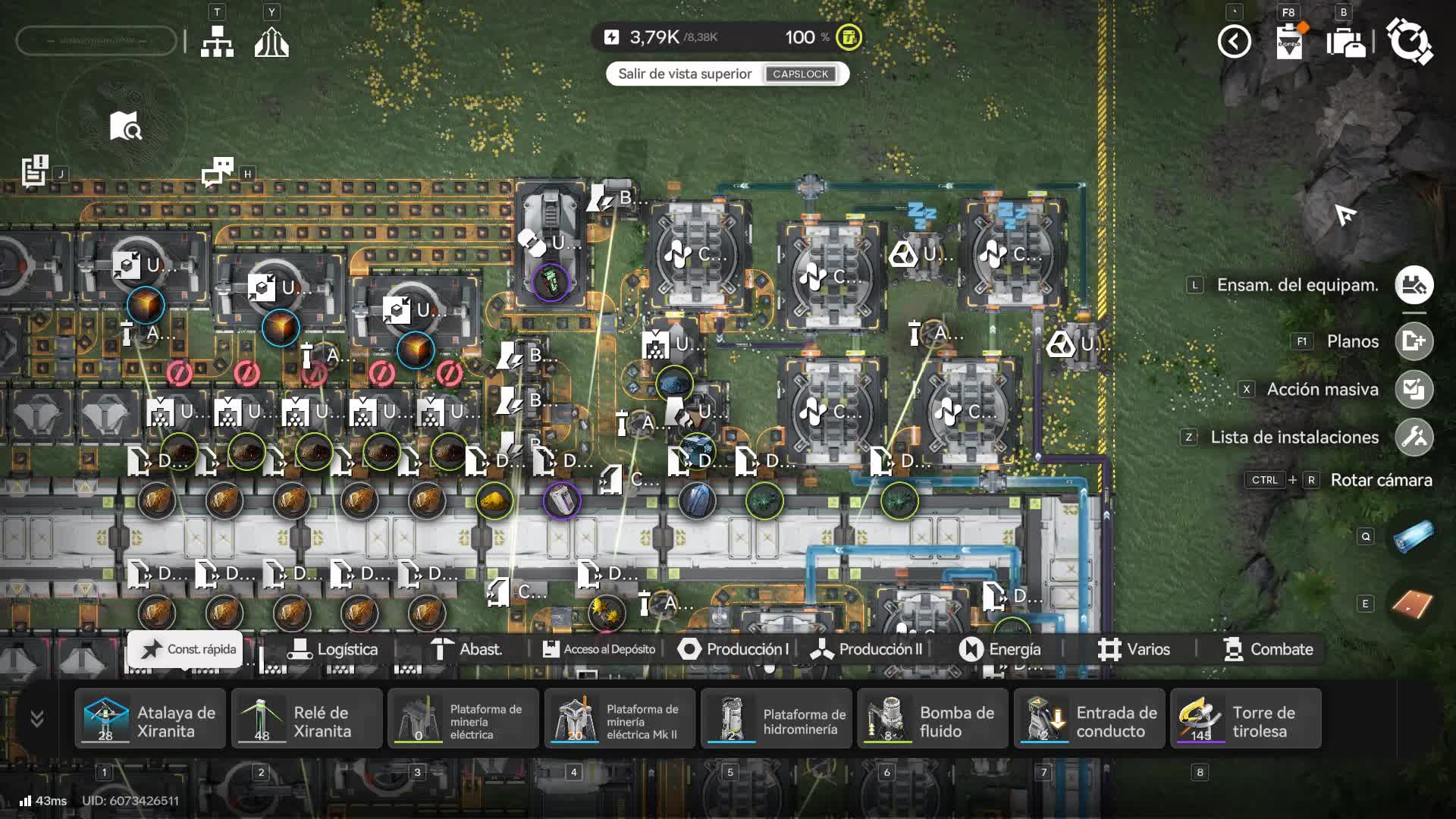1456x819 pixels.
Task: Open the Producción II category
Action: tap(866, 649)
